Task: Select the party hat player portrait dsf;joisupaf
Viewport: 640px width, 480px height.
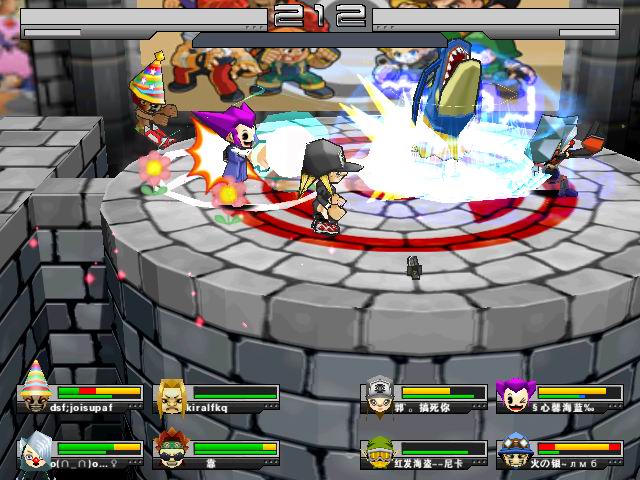Action: point(36,394)
